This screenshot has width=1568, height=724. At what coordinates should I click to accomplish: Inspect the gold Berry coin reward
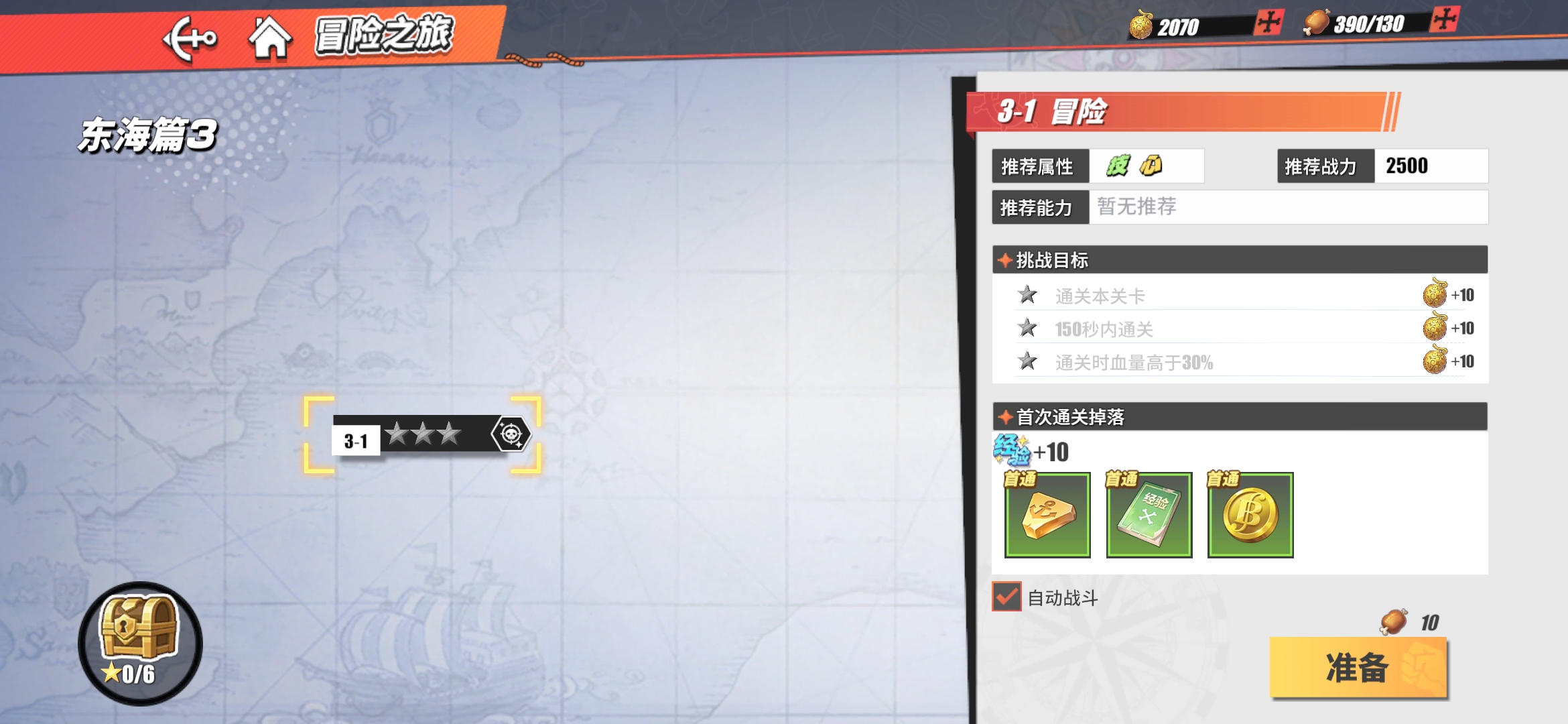[1250, 515]
